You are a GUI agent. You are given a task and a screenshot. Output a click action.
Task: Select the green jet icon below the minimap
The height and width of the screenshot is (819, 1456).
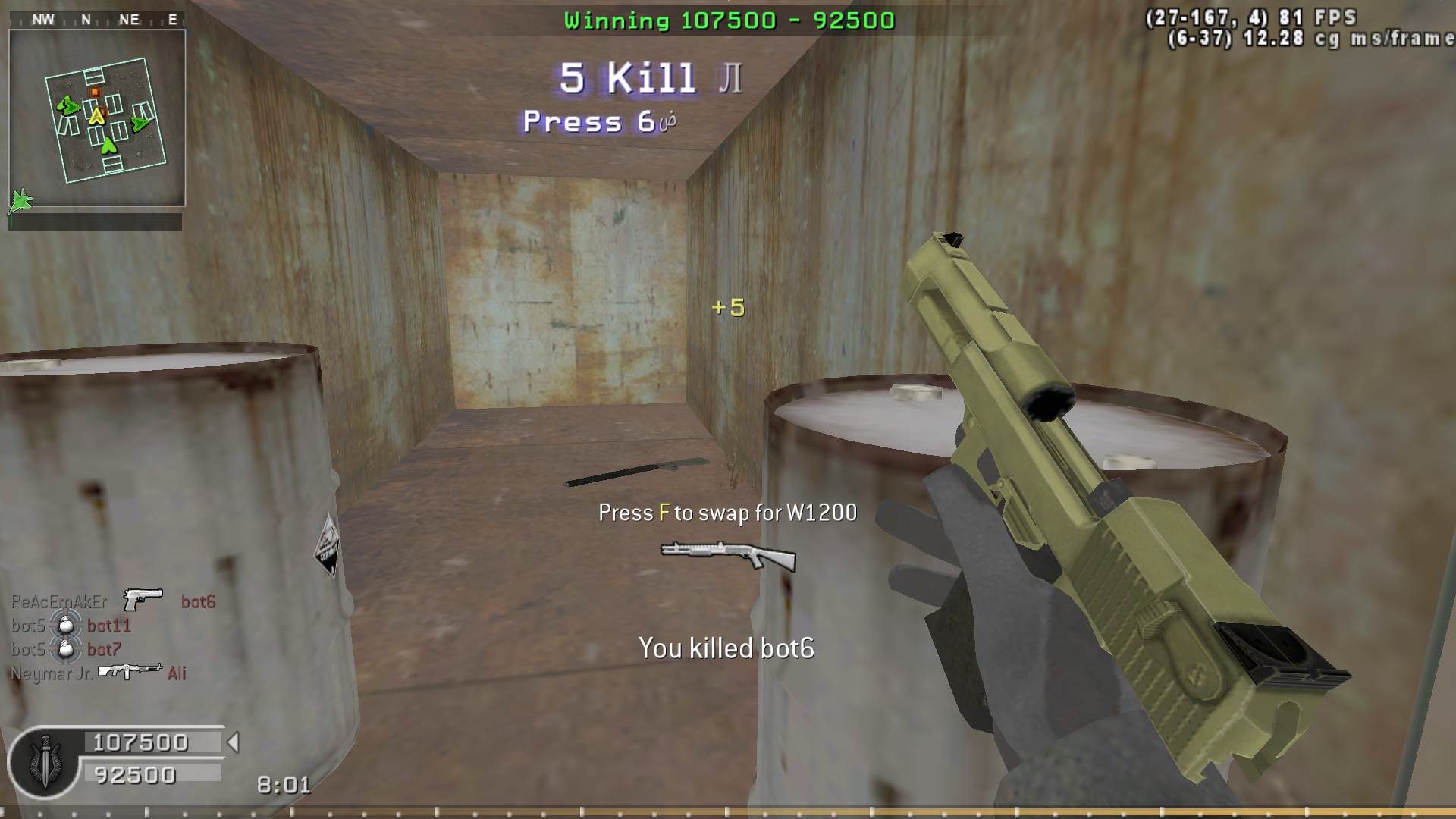[x=20, y=202]
